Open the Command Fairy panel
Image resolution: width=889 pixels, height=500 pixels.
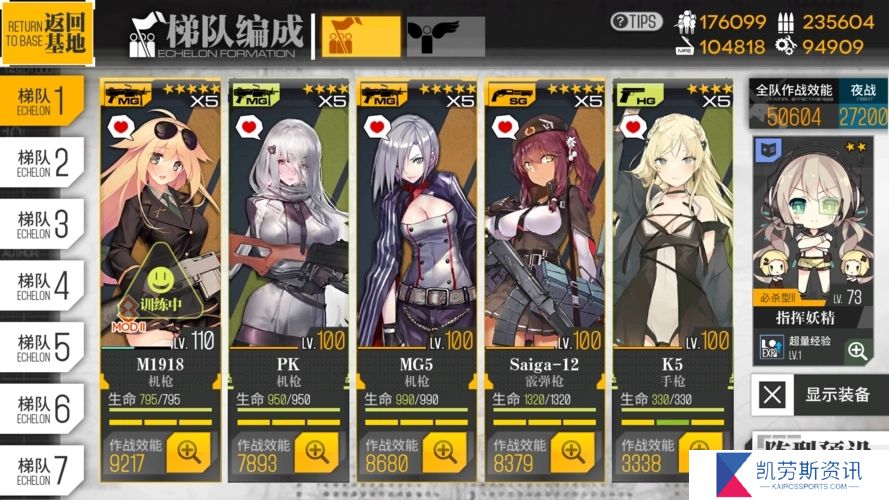pos(818,230)
